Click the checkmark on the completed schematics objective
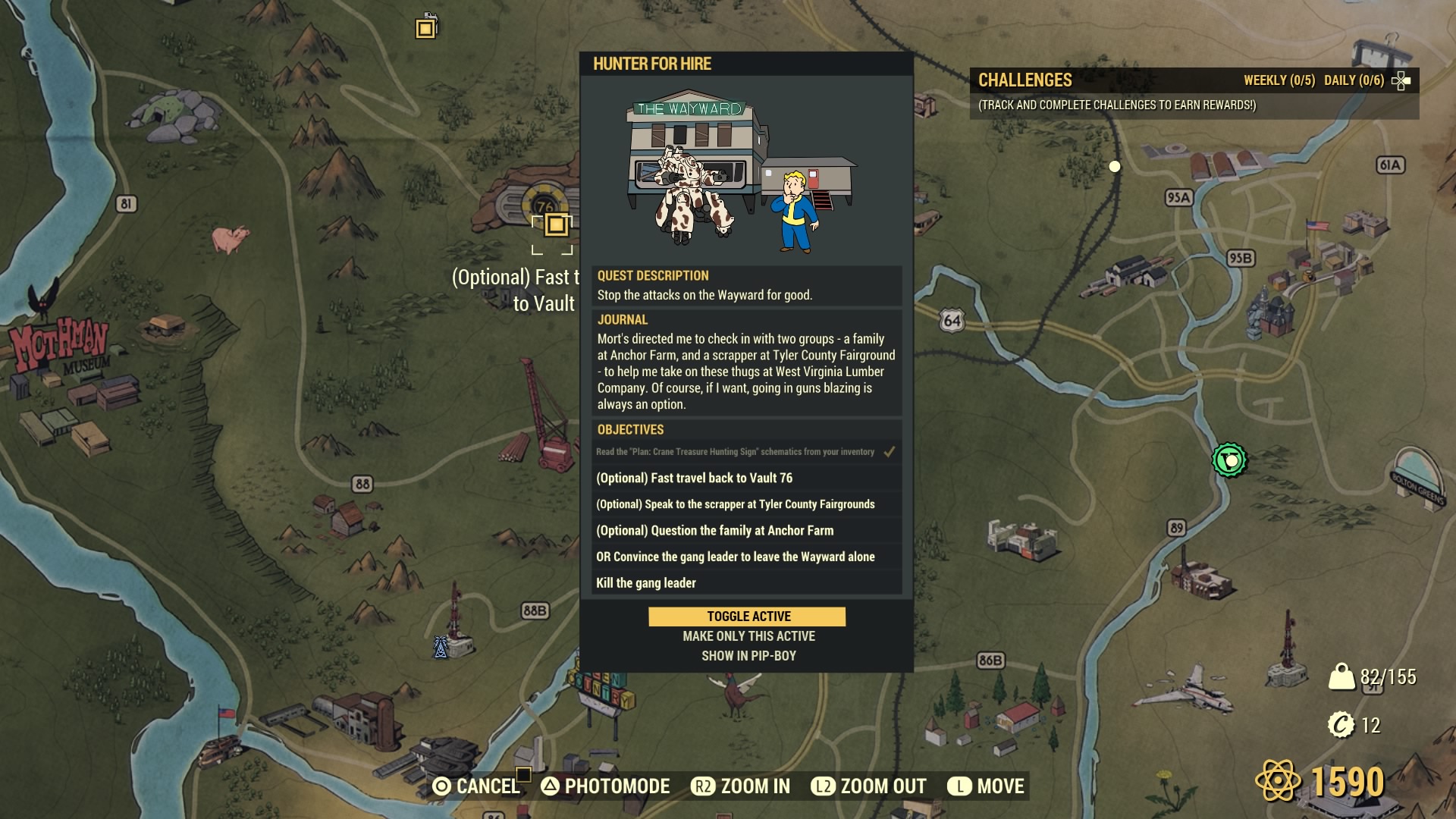The width and height of the screenshot is (1456, 819). point(888,450)
